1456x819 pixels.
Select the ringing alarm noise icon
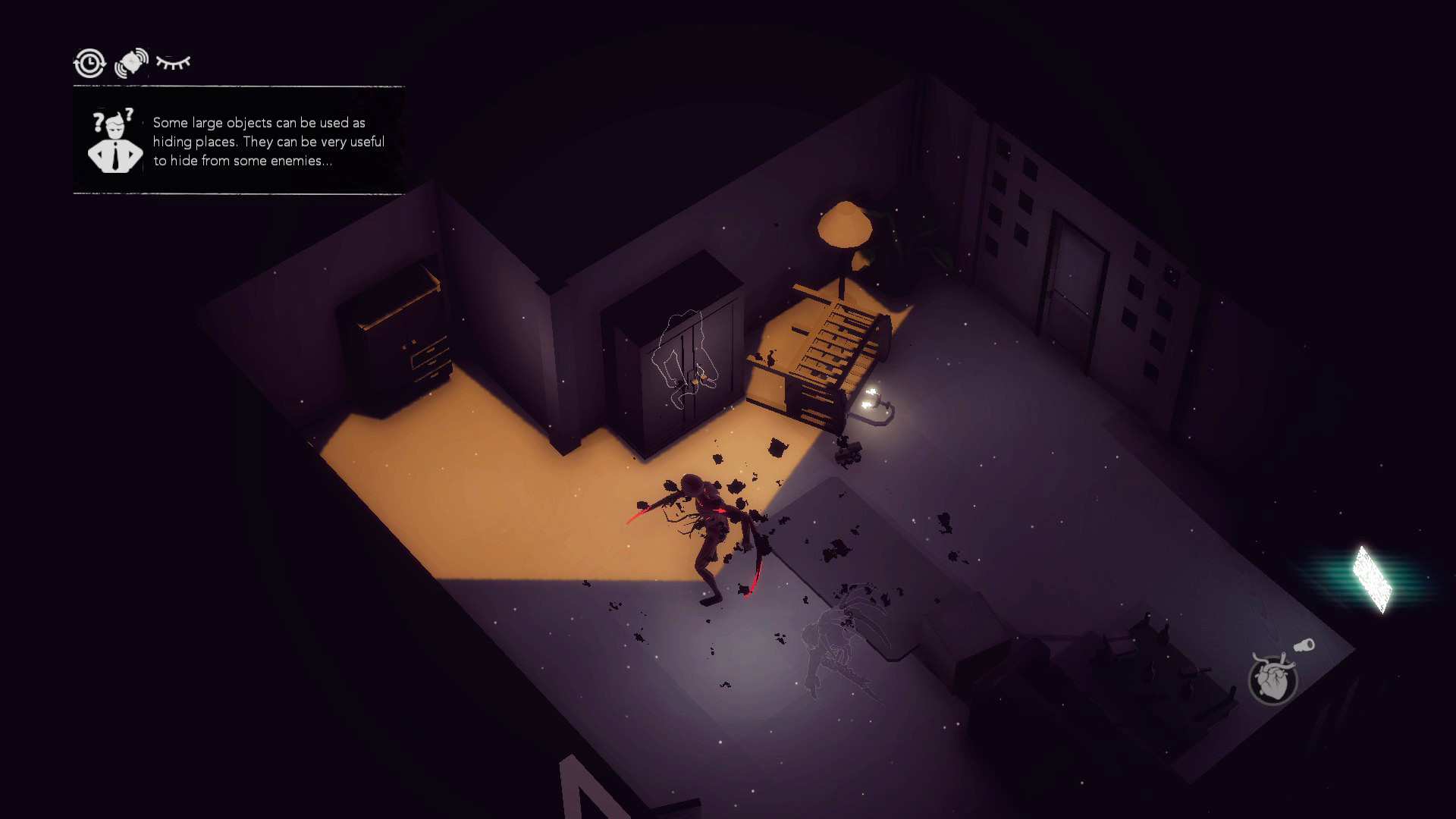click(x=131, y=63)
